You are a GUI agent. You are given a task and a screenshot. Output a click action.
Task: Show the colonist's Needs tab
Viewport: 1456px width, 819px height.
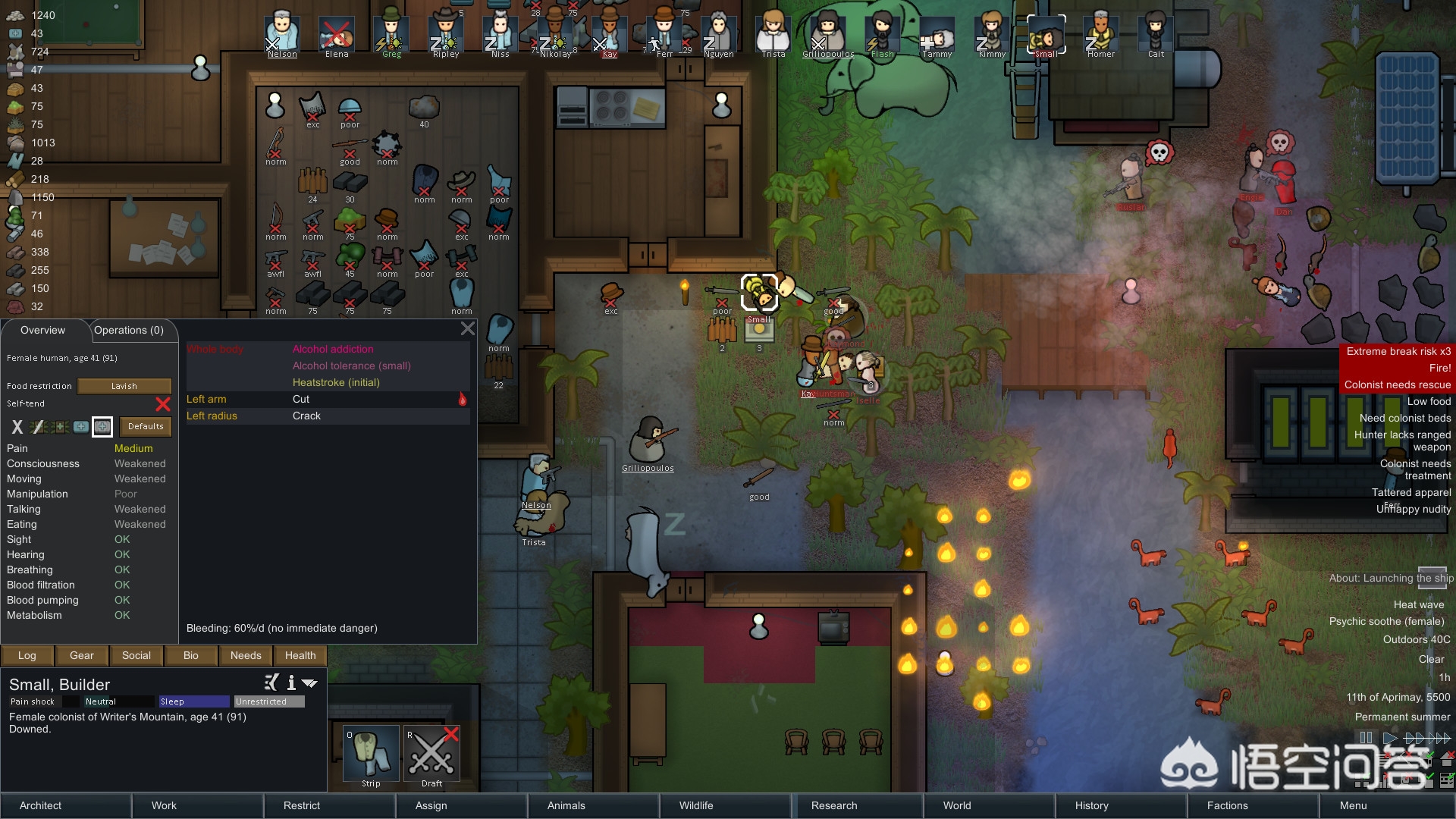pos(246,655)
